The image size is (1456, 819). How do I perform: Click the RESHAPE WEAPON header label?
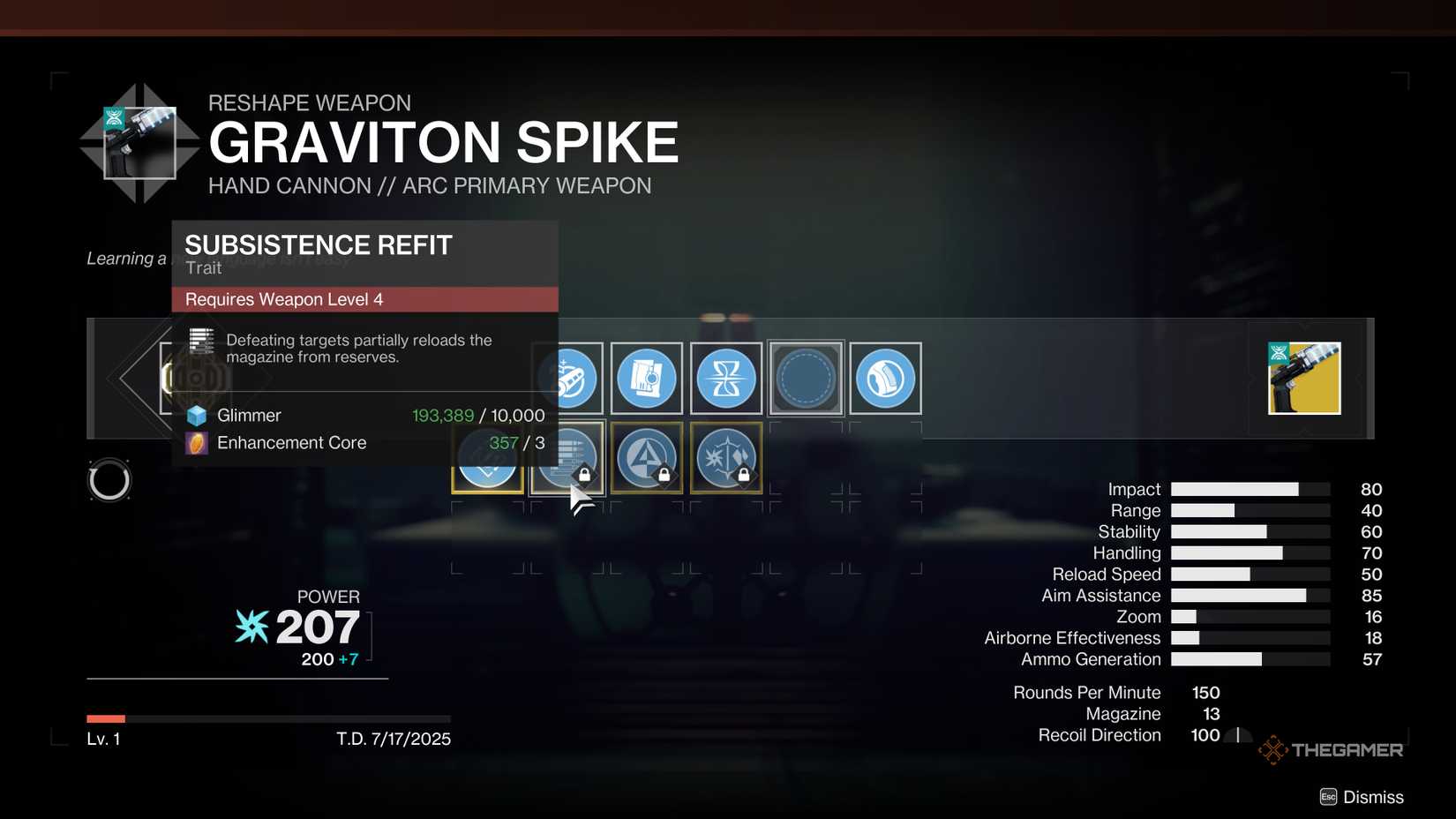pyautogui.click(x=310, y=102)
